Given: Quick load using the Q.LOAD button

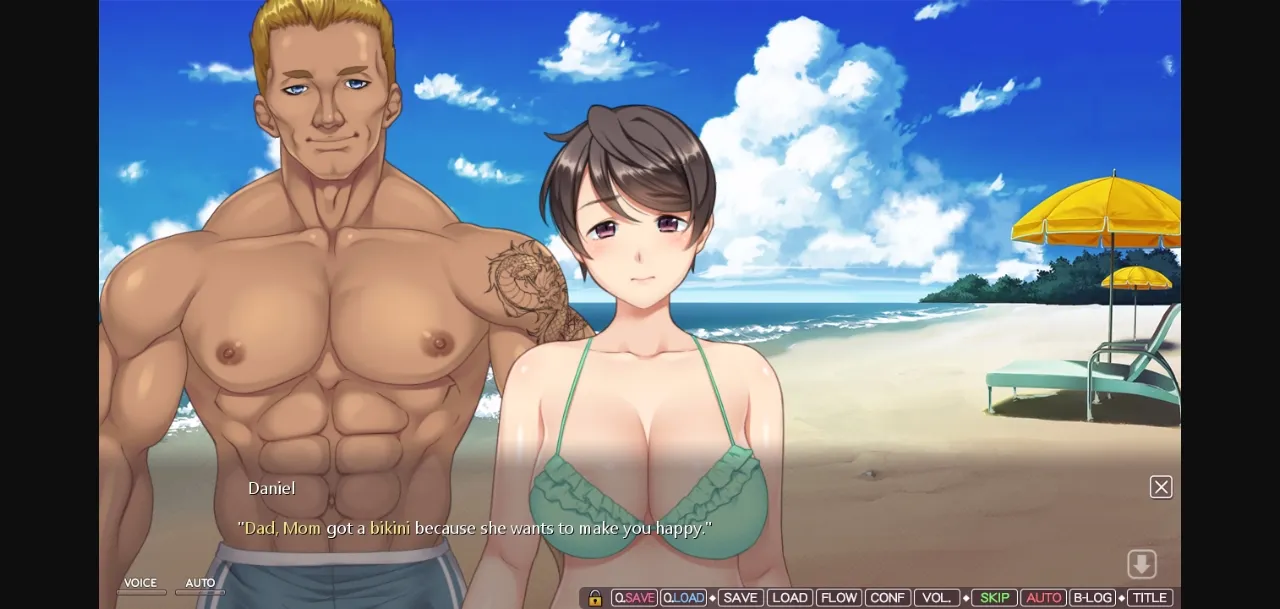Looking at the screenshot, I should [683, 598].
